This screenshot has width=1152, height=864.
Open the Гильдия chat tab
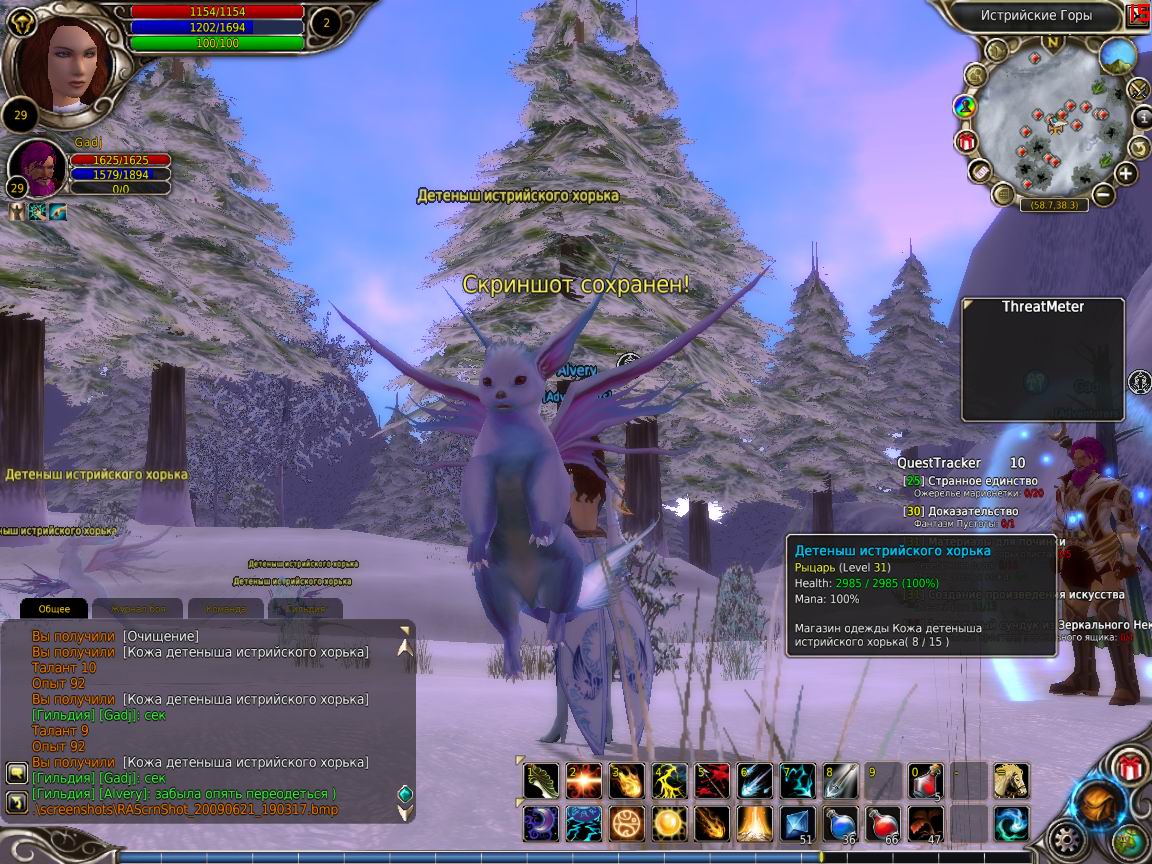304,608
